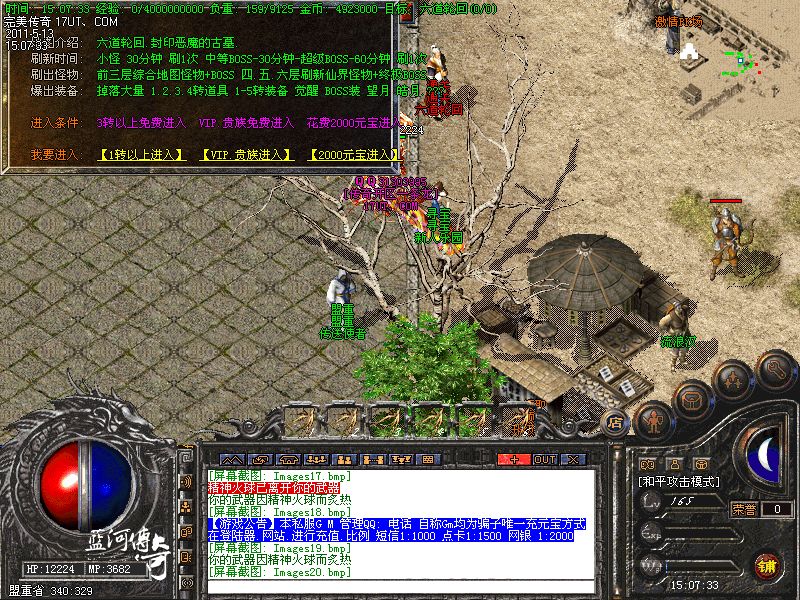The height and width of the screenshot is (600, 800).
Task: Select the 【VIP.贵族进入】 entry option
Action: pyautogui.click(x=246, y=155)
